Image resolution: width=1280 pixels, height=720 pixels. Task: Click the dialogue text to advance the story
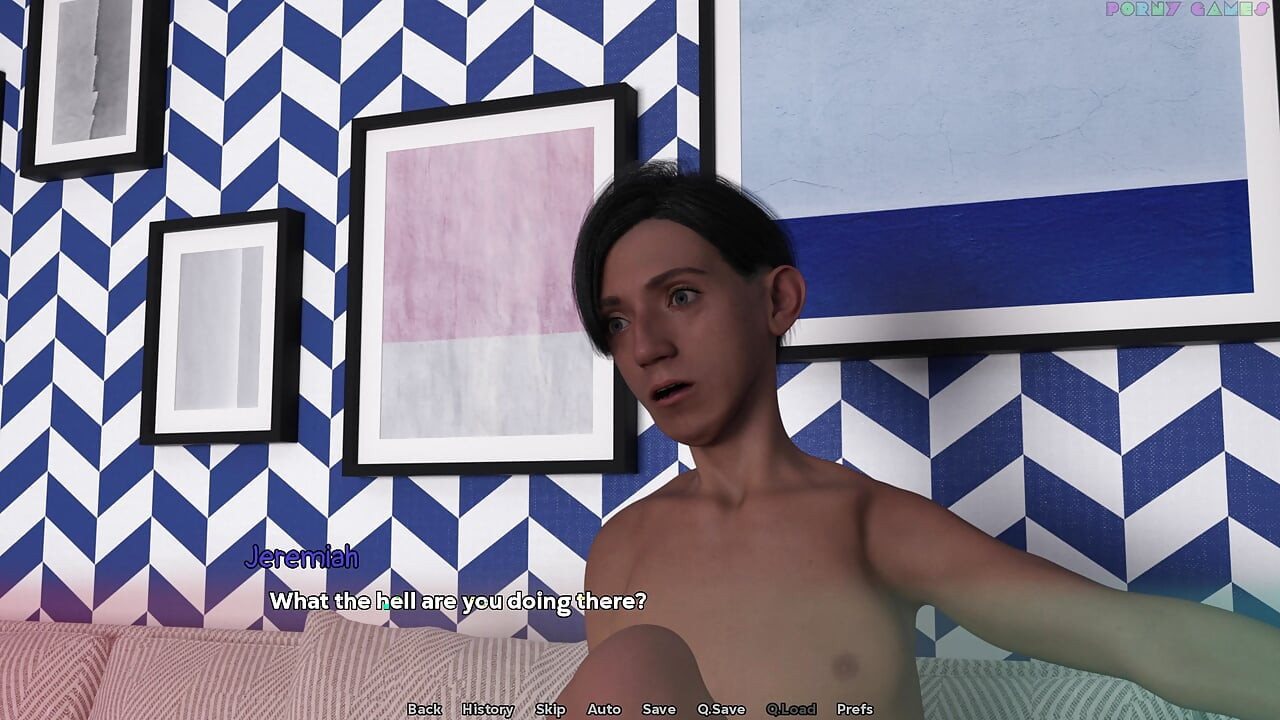(459, 602)
